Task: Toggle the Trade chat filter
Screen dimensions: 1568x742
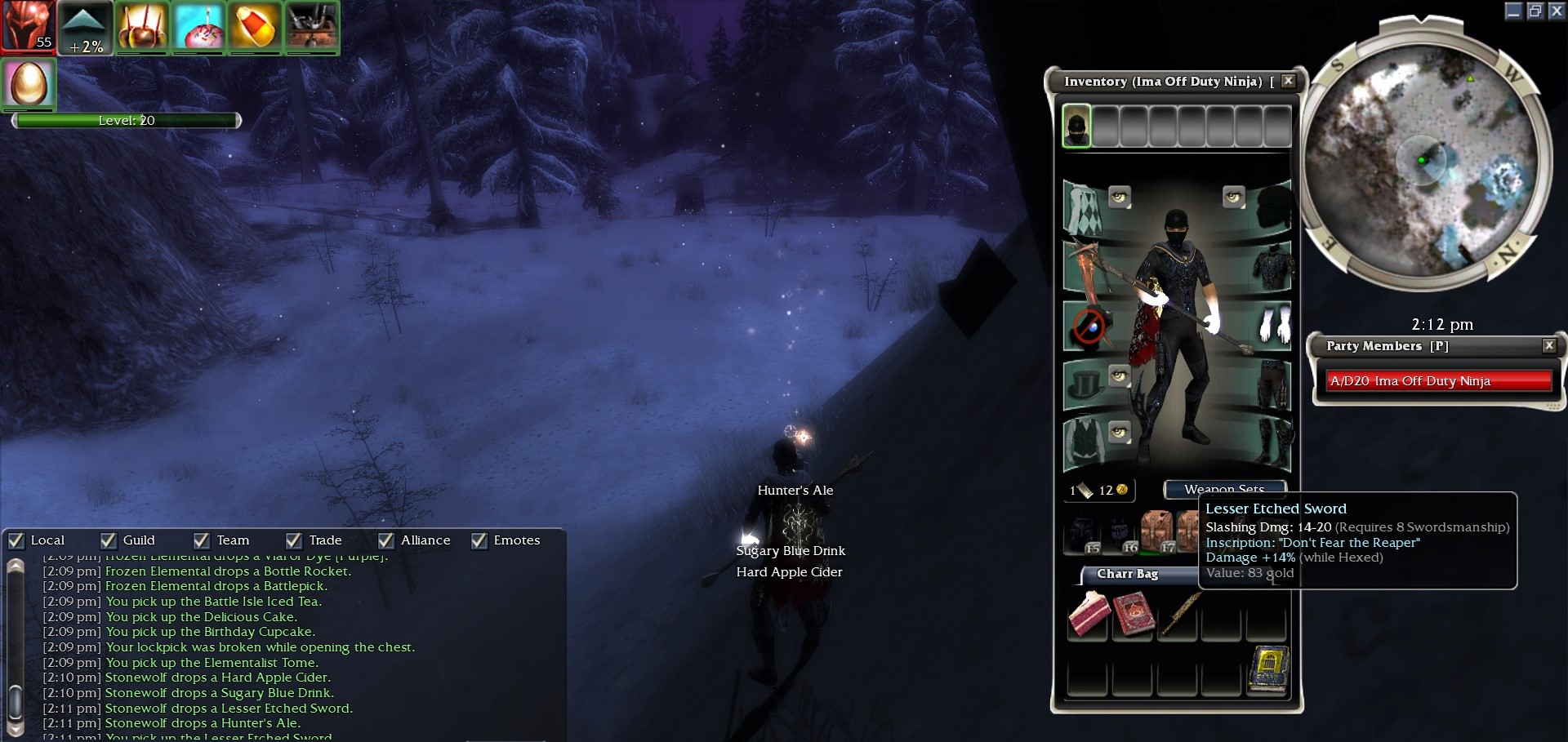Action: pyautogui.click(x=294, y=540)
